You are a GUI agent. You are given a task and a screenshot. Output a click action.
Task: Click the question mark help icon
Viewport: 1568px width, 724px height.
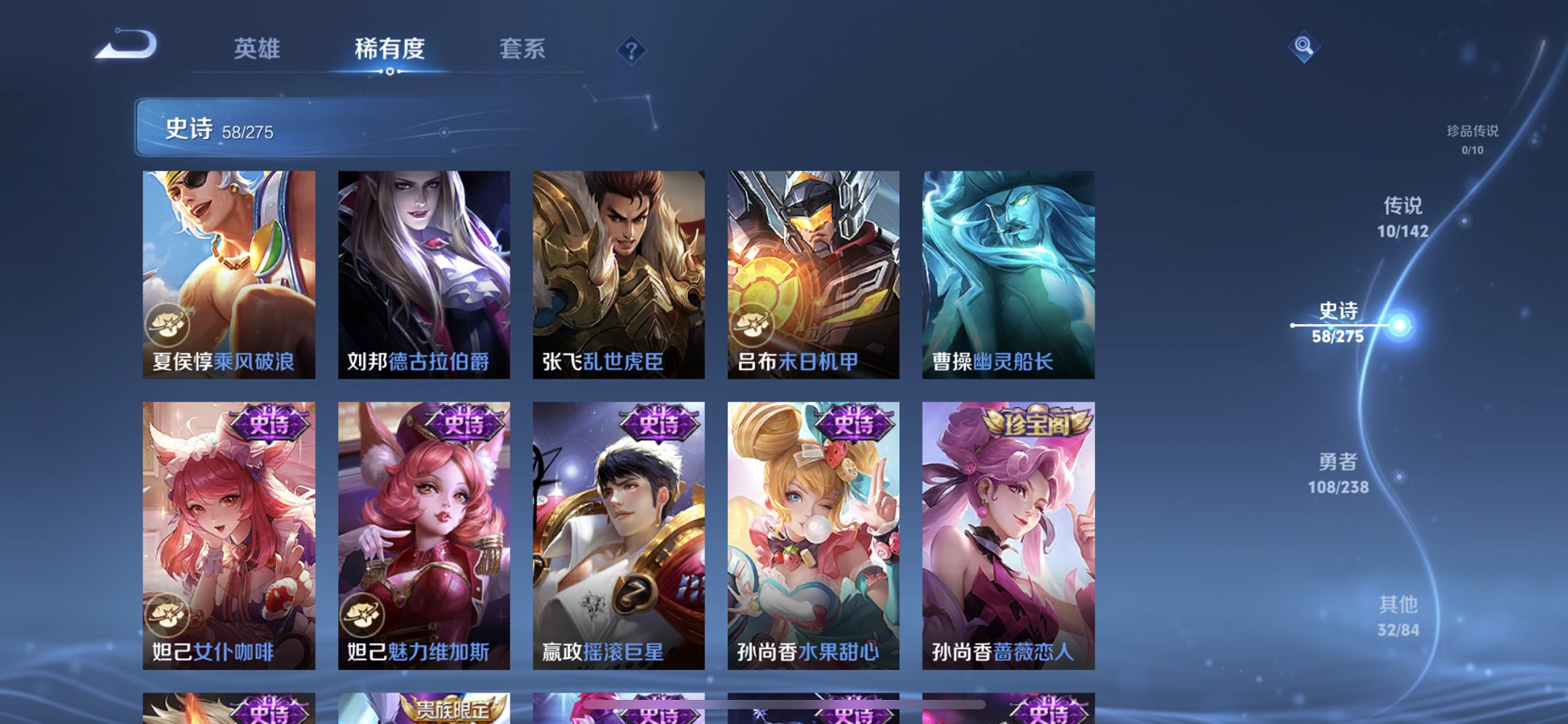[631, 51]
